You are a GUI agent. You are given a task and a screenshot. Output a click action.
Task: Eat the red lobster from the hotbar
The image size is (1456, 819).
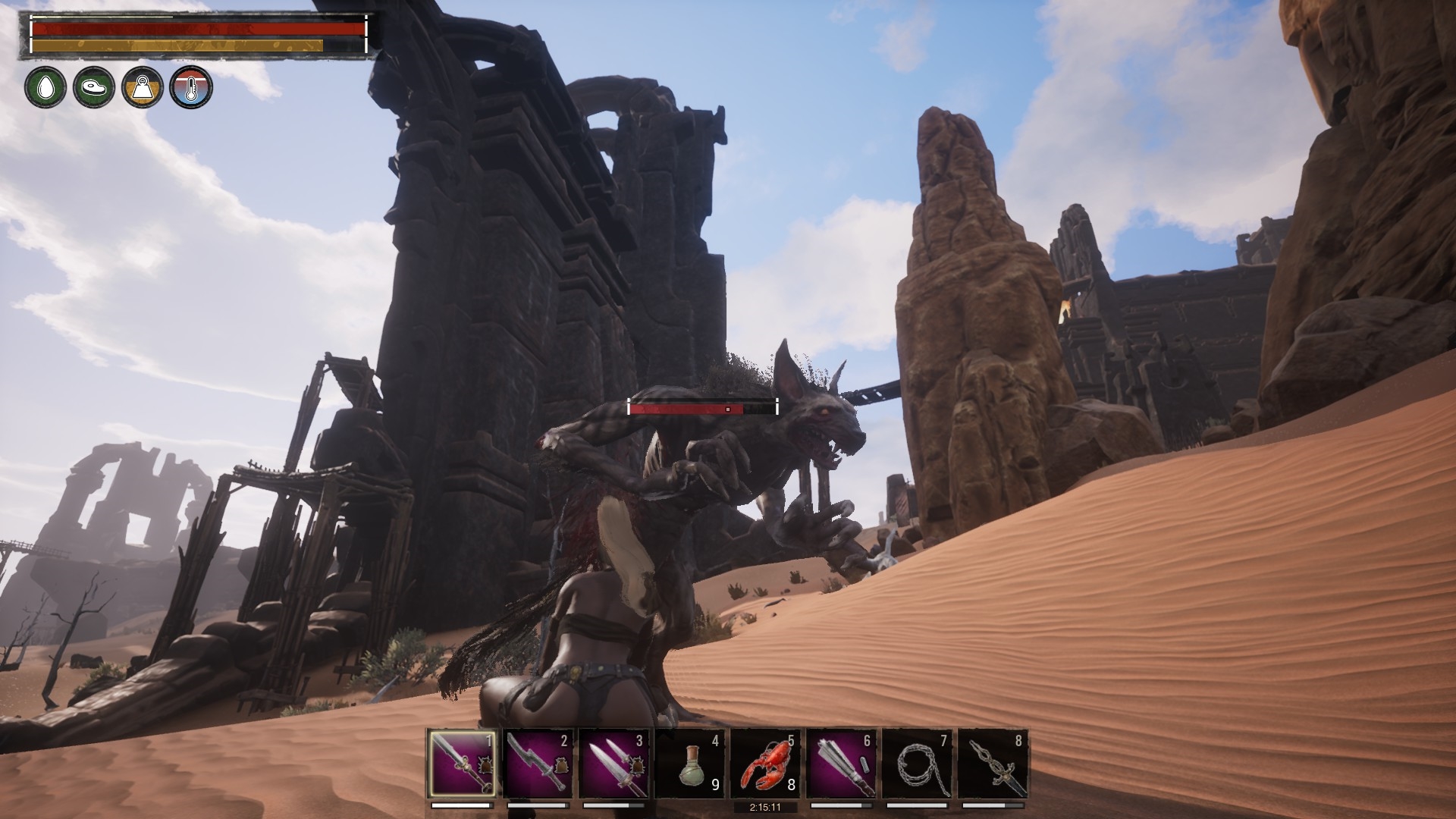pos(765,764)
